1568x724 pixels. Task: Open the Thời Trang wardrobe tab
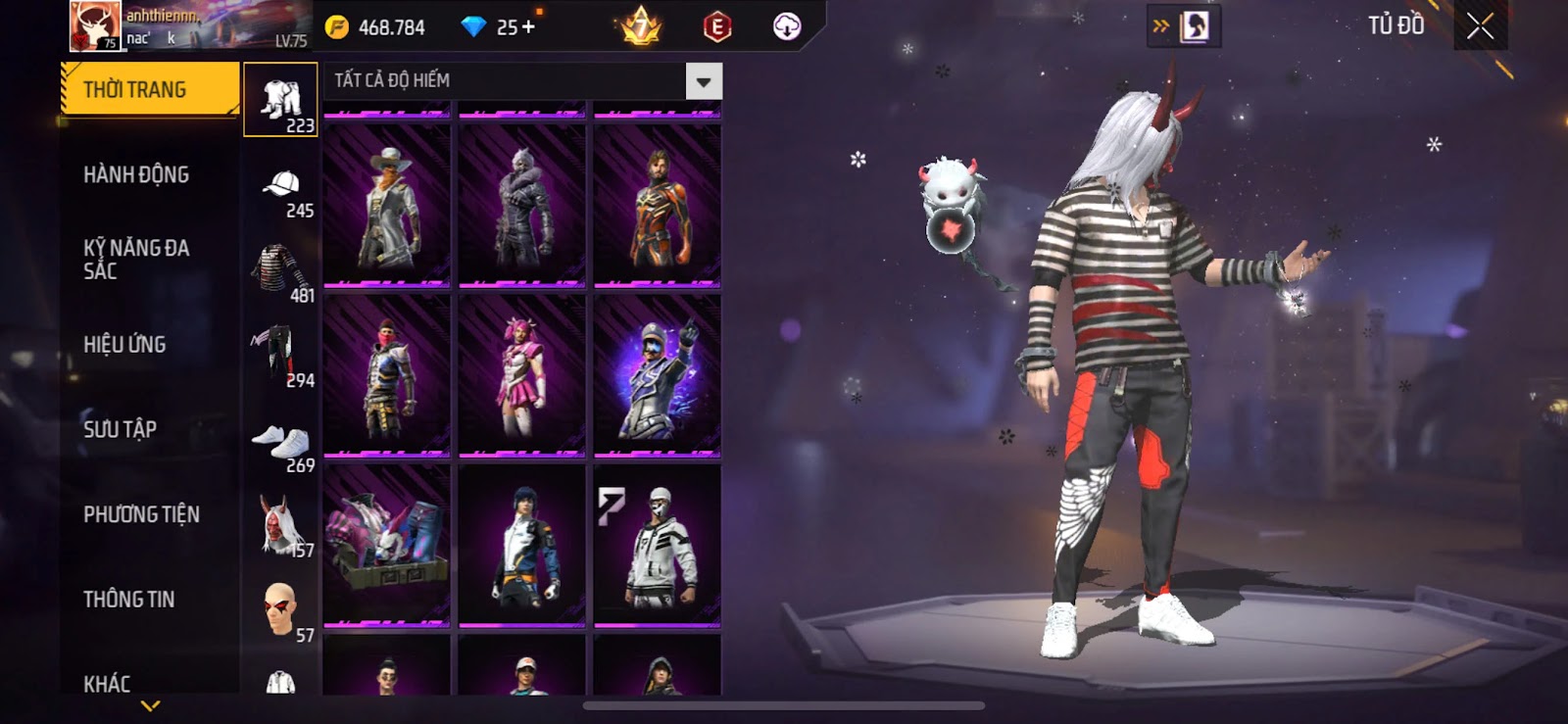click(149, 90)
